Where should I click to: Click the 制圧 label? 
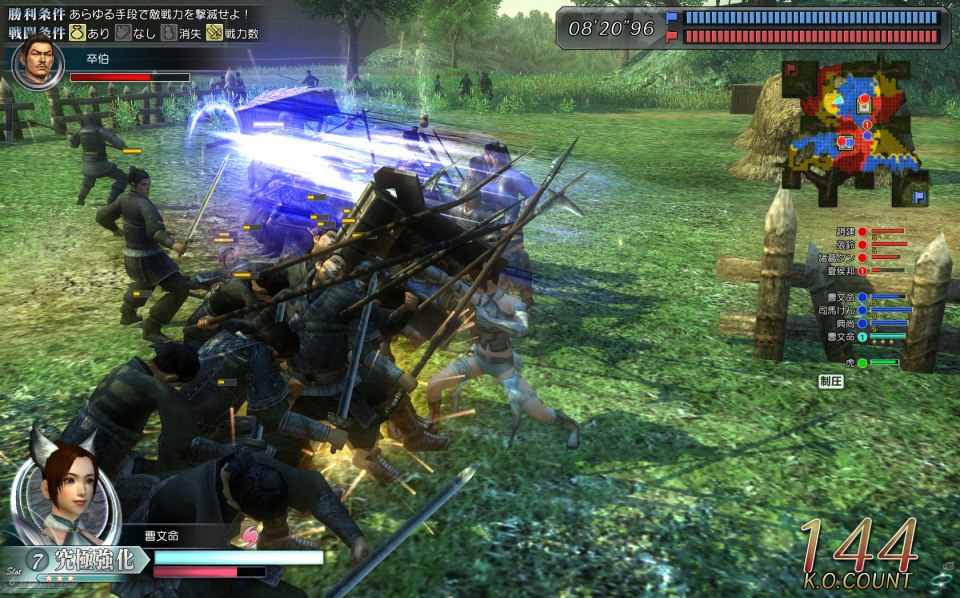pyautogui.click(x=830, y=381)
